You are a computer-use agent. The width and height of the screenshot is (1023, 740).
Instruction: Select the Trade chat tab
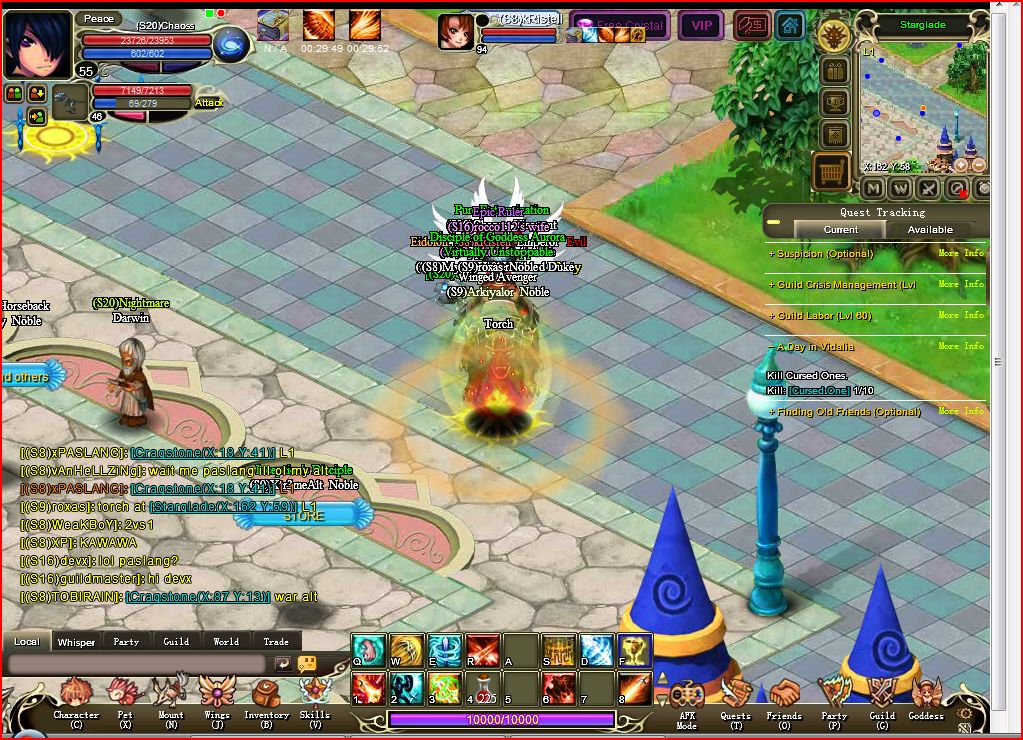coord(276,642)
